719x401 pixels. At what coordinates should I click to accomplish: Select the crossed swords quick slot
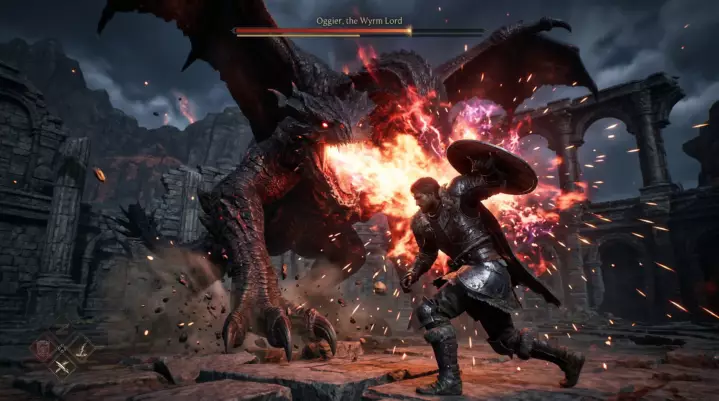point(63,366)
